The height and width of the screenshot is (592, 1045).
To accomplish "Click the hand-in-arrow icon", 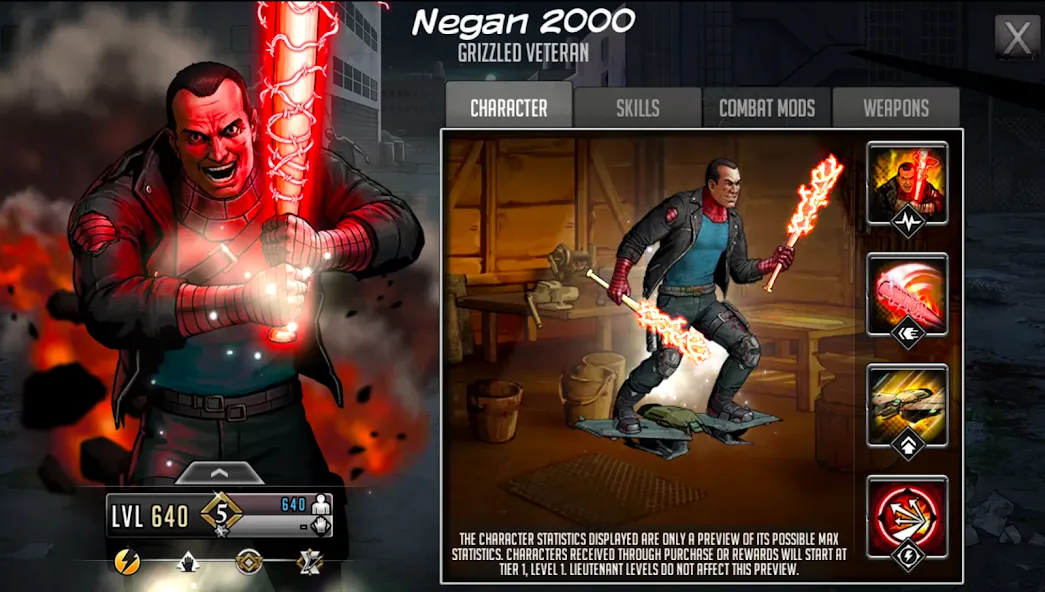I will click(x=187, y=562).
